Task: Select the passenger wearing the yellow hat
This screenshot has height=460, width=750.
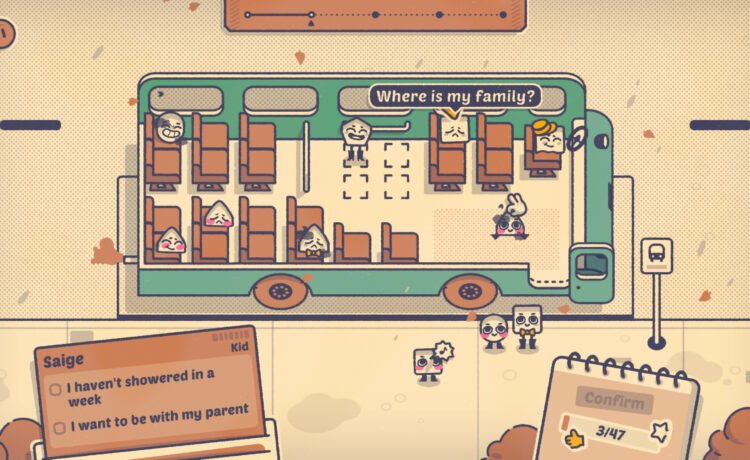Action: (547, 139)
